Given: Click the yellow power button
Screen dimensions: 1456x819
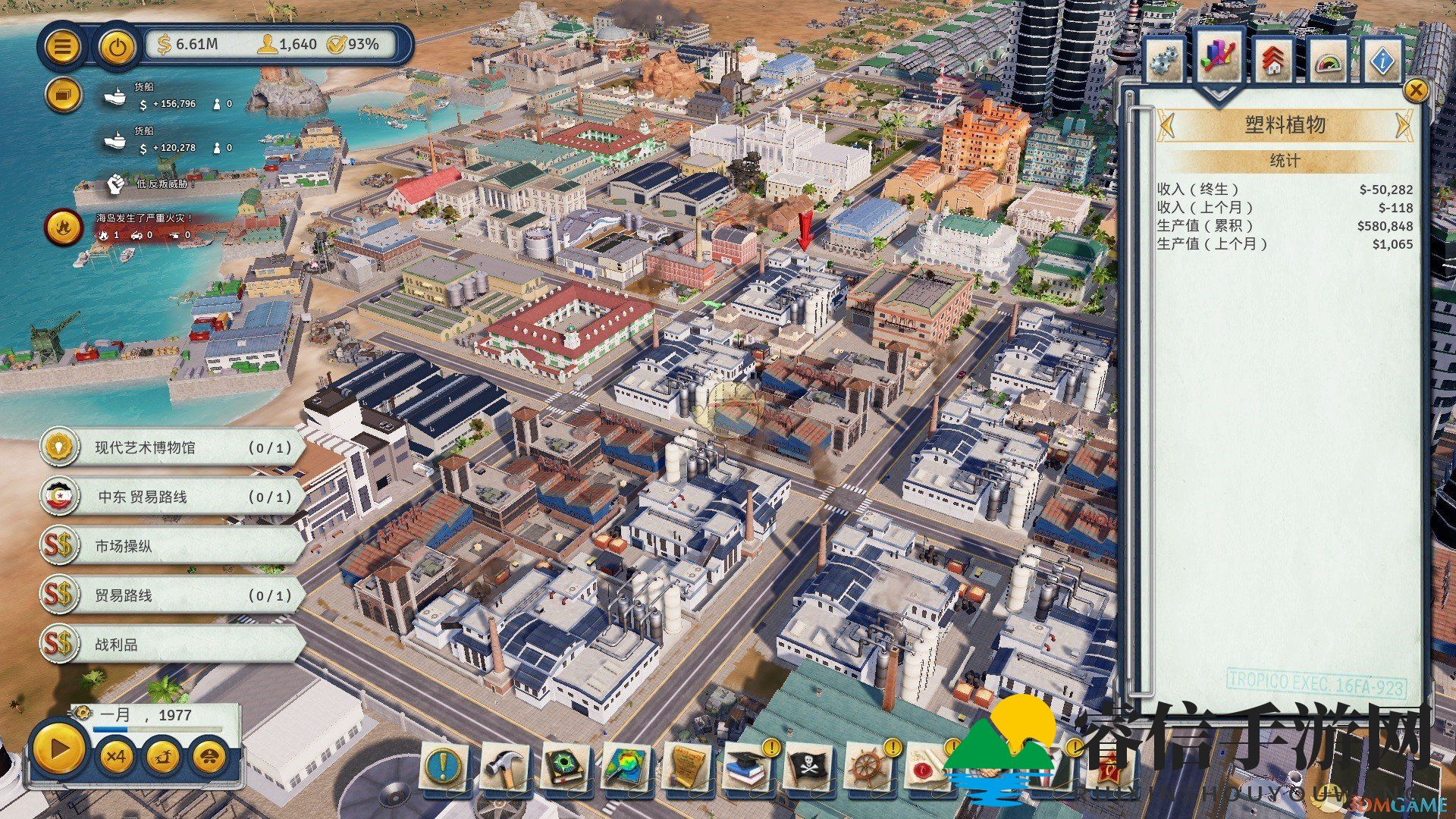Looking at the screenshot, I should [117, 47].
